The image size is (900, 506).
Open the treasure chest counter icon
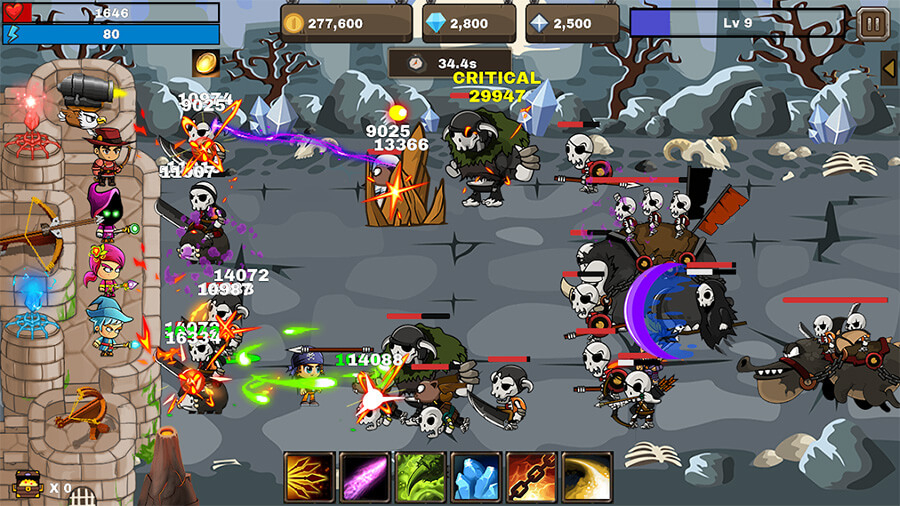tap(26, 486)
